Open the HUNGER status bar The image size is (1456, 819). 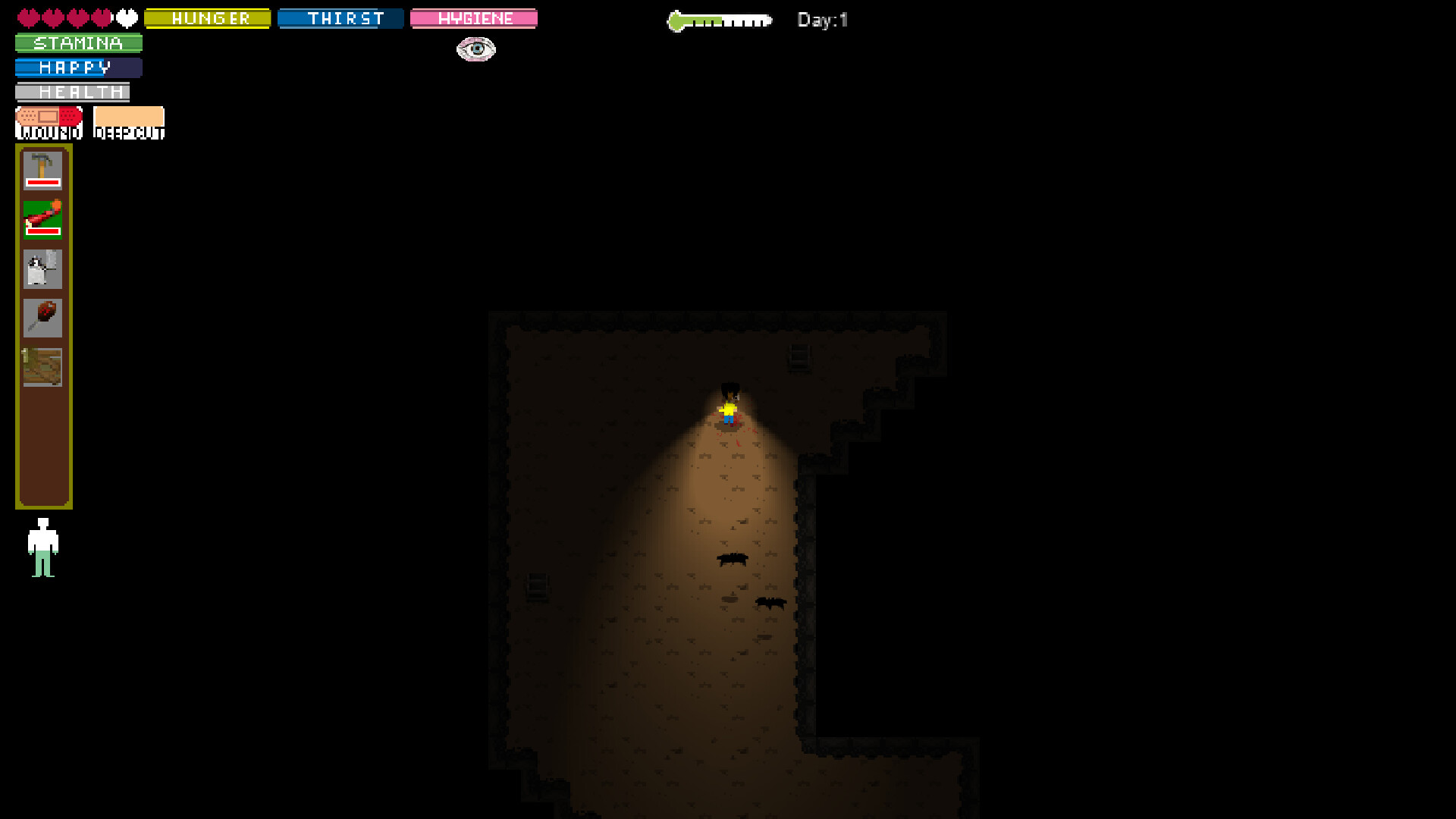(207, 18)
